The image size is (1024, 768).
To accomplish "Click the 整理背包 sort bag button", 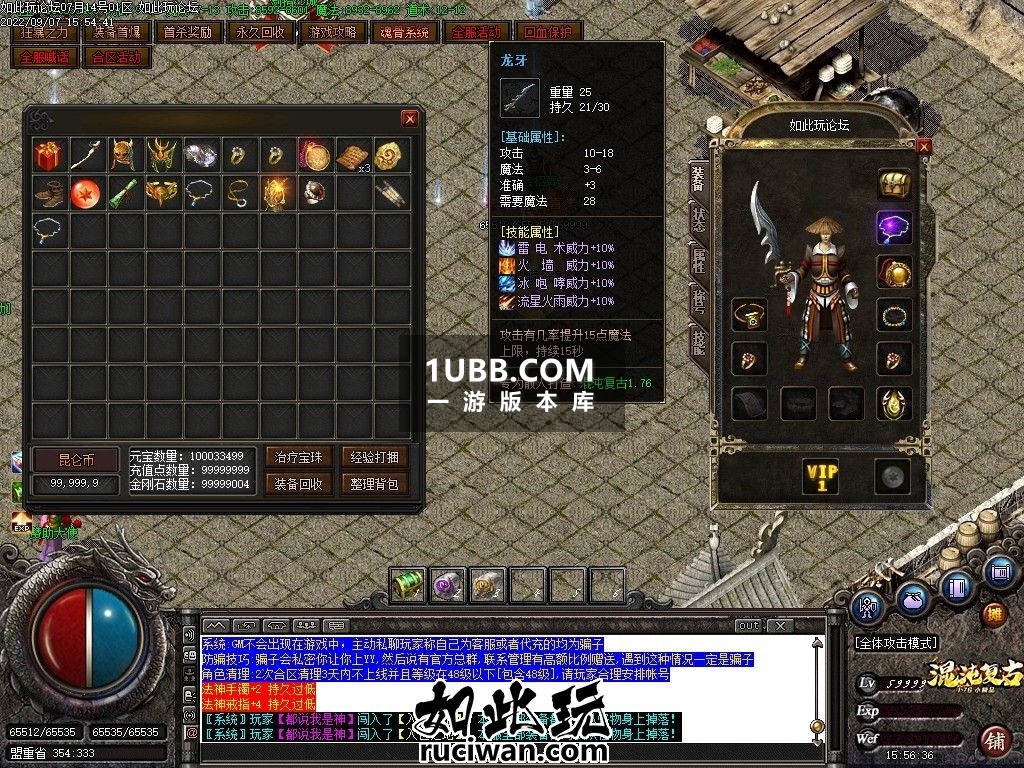I will 374,484.
